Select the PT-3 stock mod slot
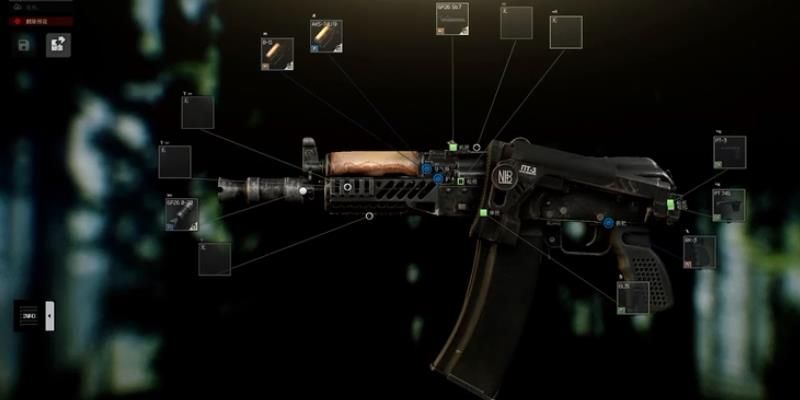The height and width of the screenshot is (400, 800). 729,152
